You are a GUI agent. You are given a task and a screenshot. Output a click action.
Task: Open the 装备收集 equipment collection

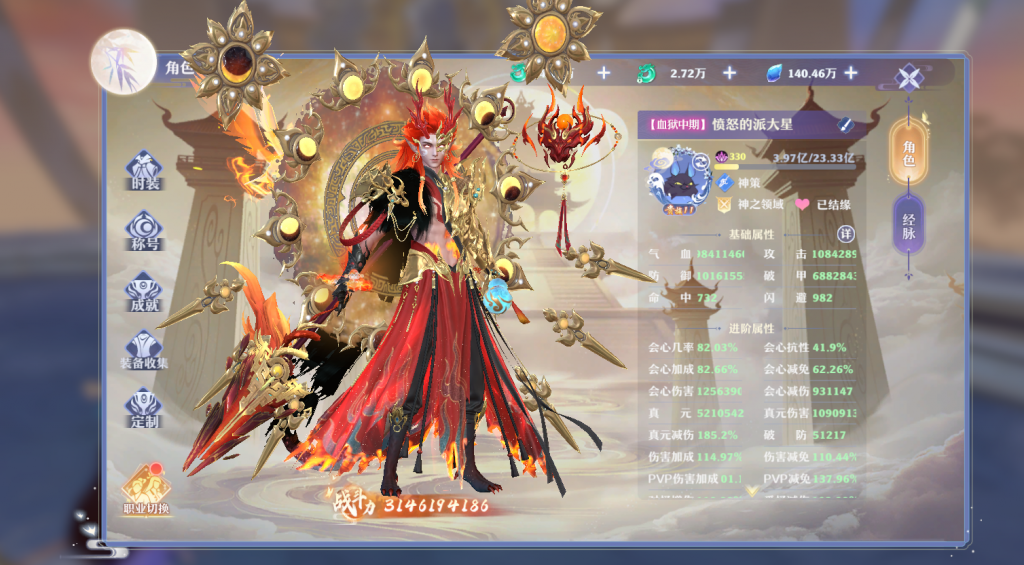tap(145, 349)
